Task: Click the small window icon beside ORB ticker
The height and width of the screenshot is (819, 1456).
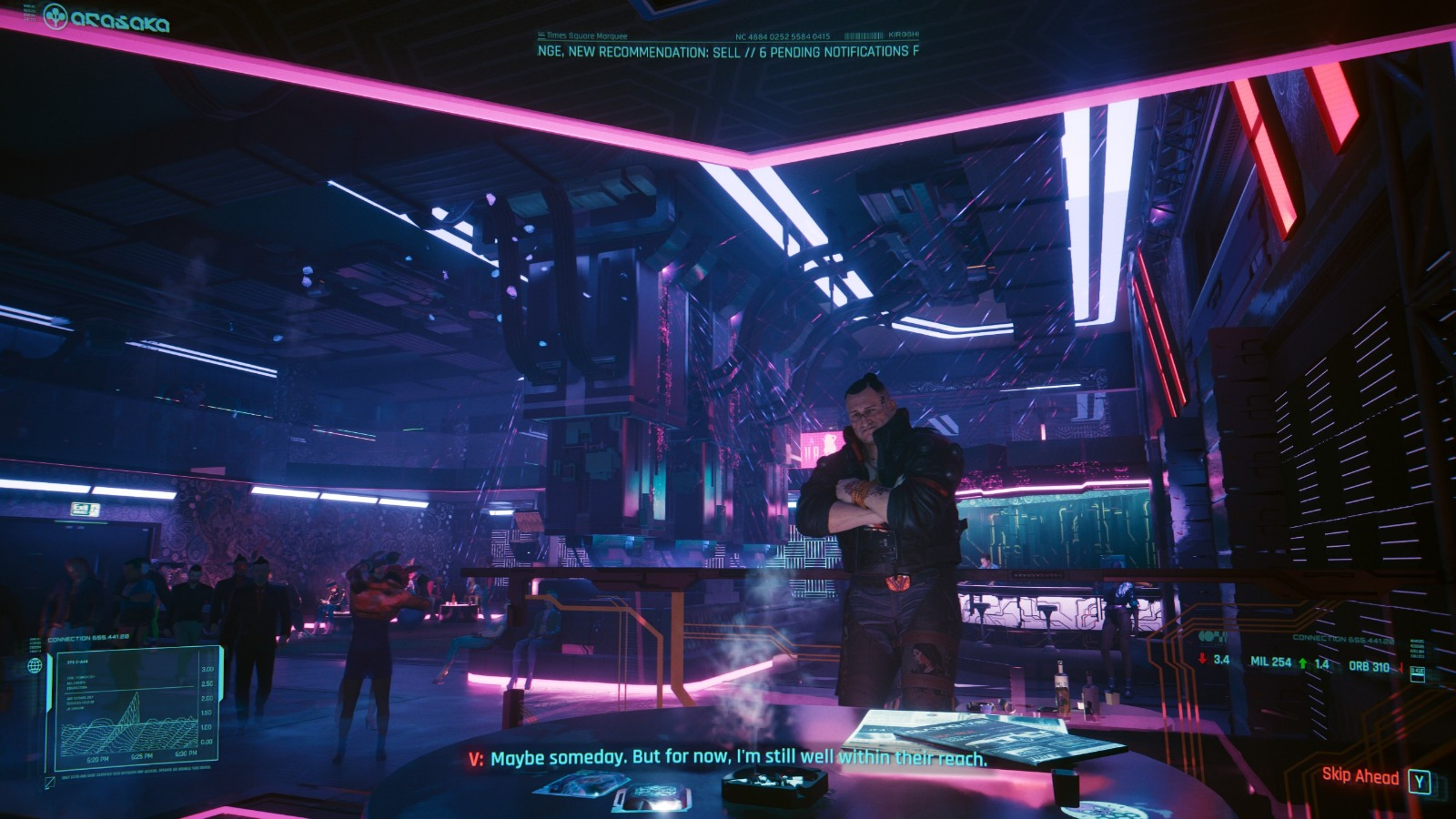Action: point(1417,673)
